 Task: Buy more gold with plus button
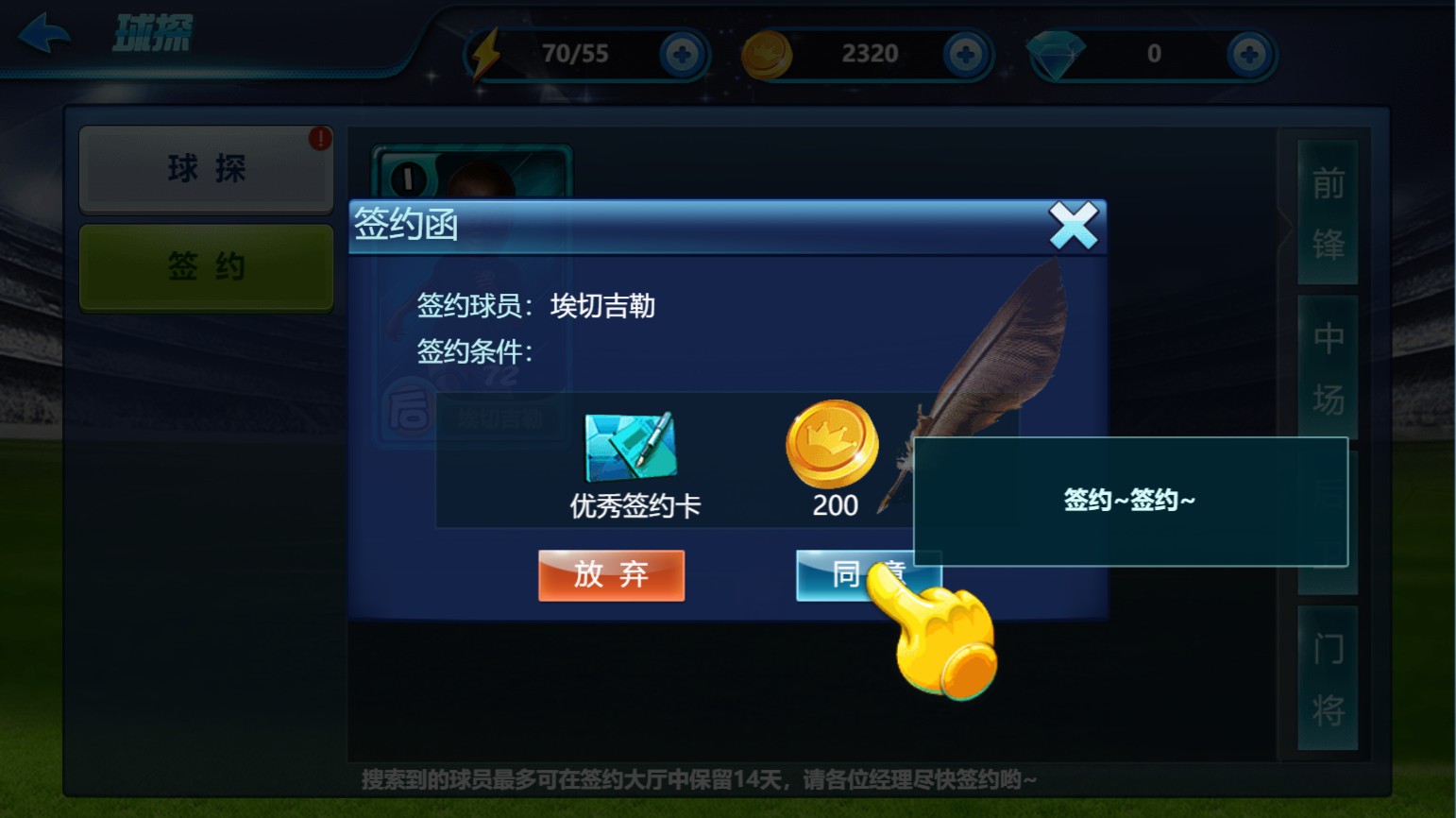[x=966, y=54]
